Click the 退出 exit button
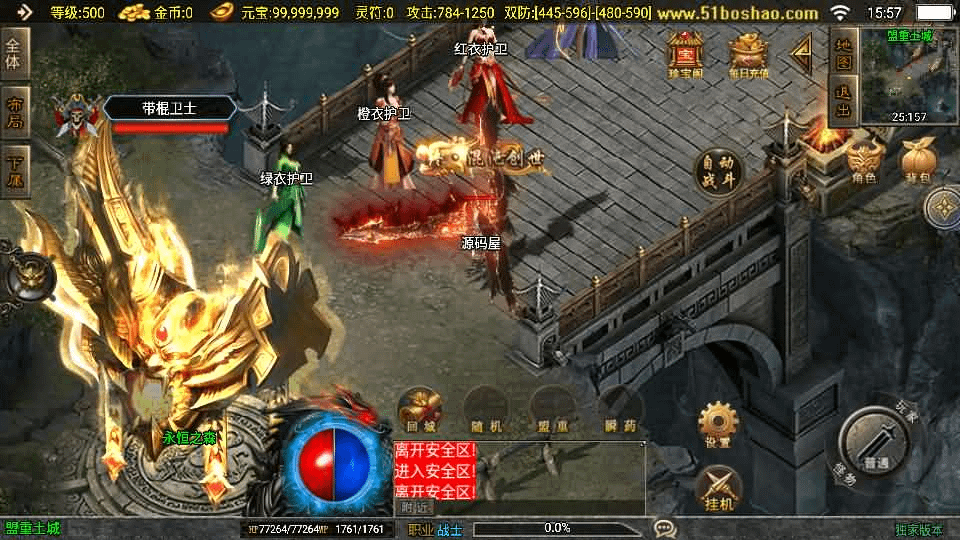The image size is (960, 540). tap(844, 103)
